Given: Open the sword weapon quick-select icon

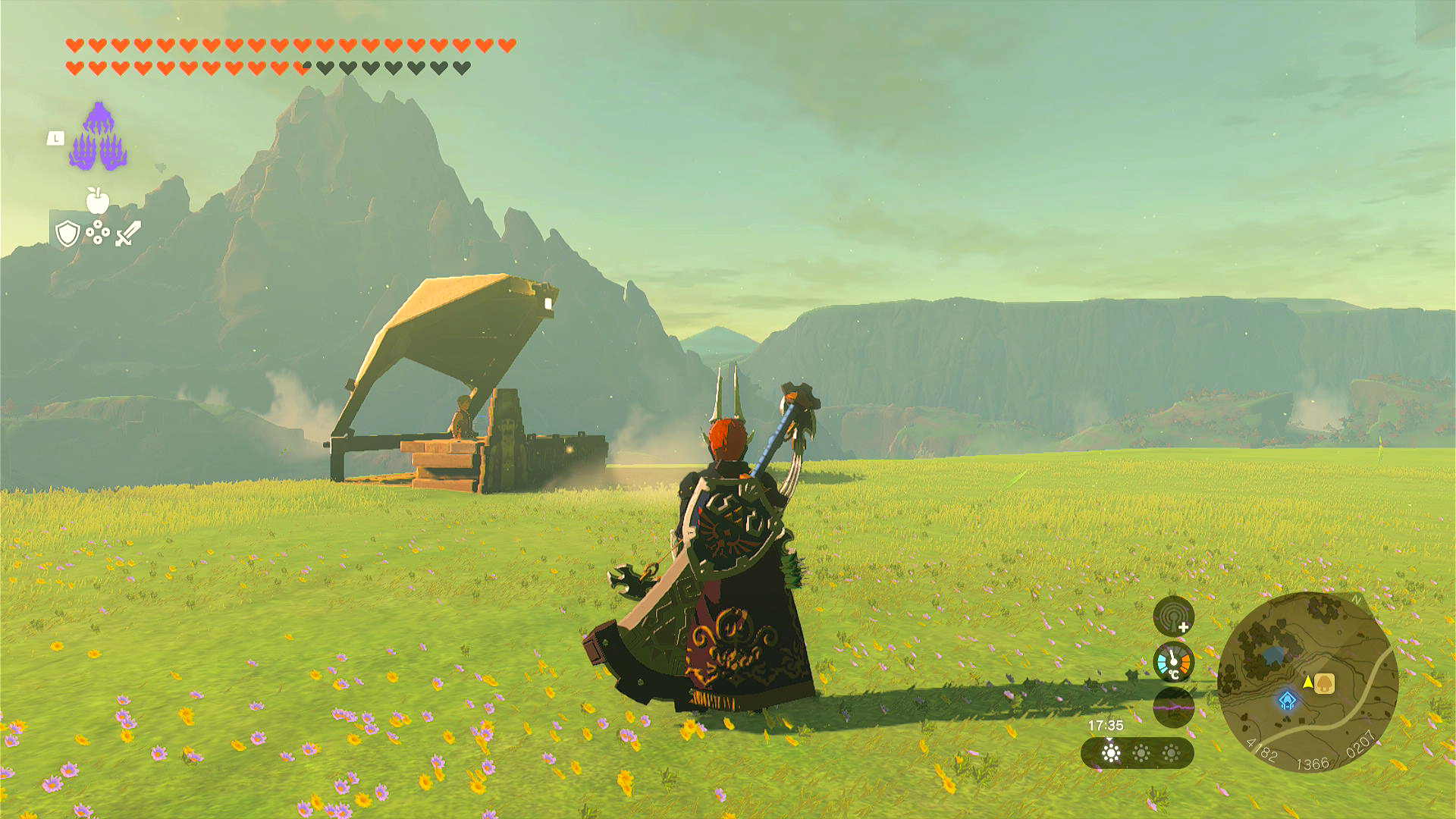Looking at the screenshot, I should point(128,233).
